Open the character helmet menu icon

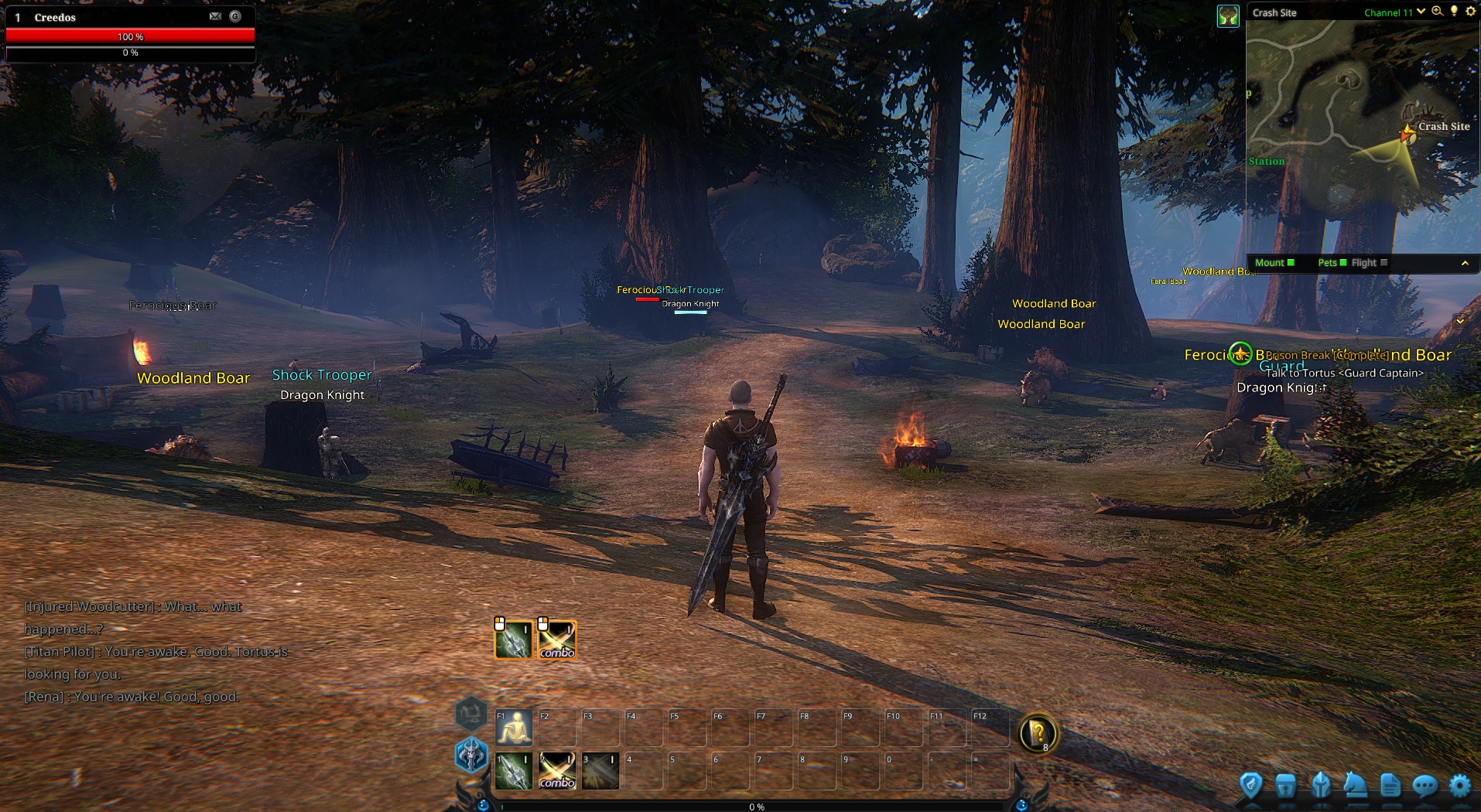pos(1321,786)
